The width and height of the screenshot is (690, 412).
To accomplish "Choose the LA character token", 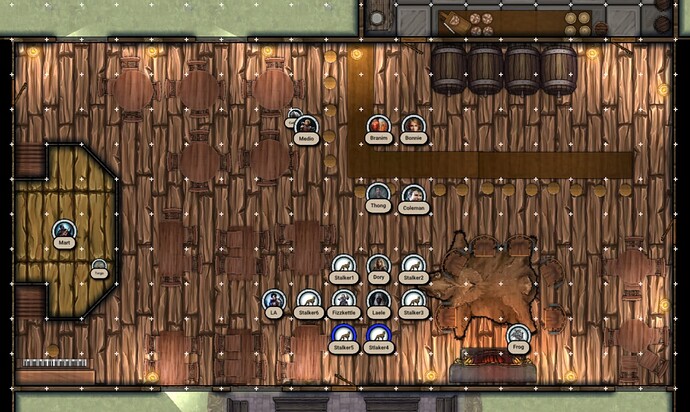I will coord(273,300).
